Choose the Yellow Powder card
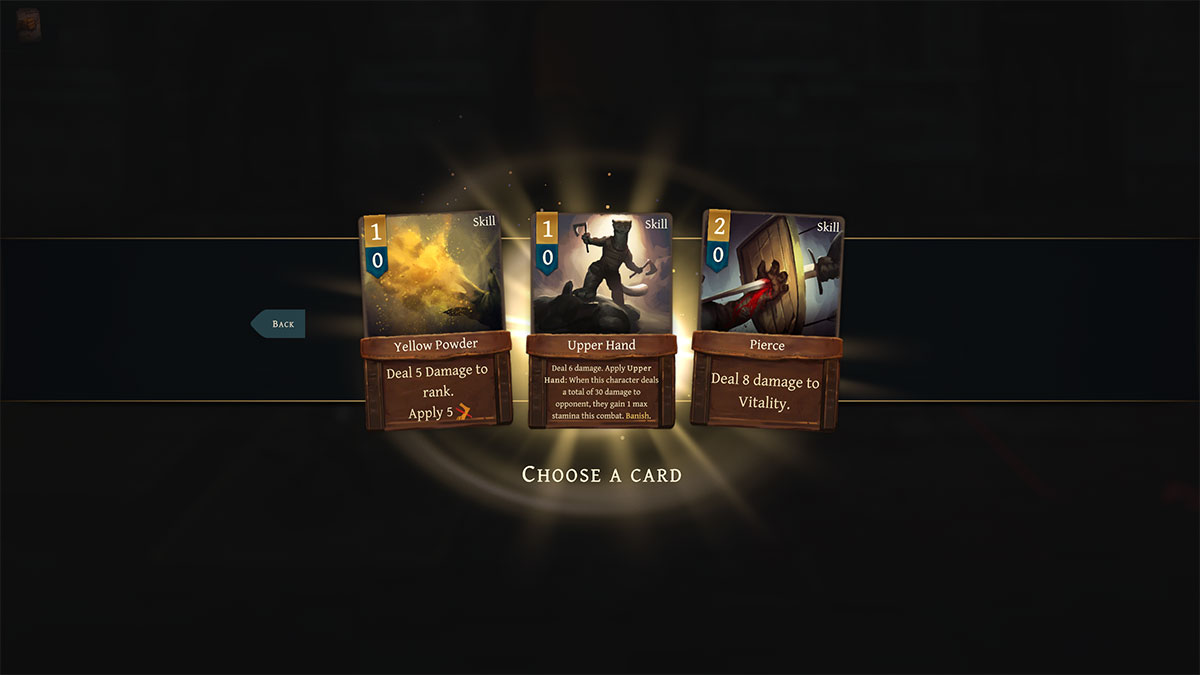This screenshot has width=1200, height=675. tap(436, 320)
